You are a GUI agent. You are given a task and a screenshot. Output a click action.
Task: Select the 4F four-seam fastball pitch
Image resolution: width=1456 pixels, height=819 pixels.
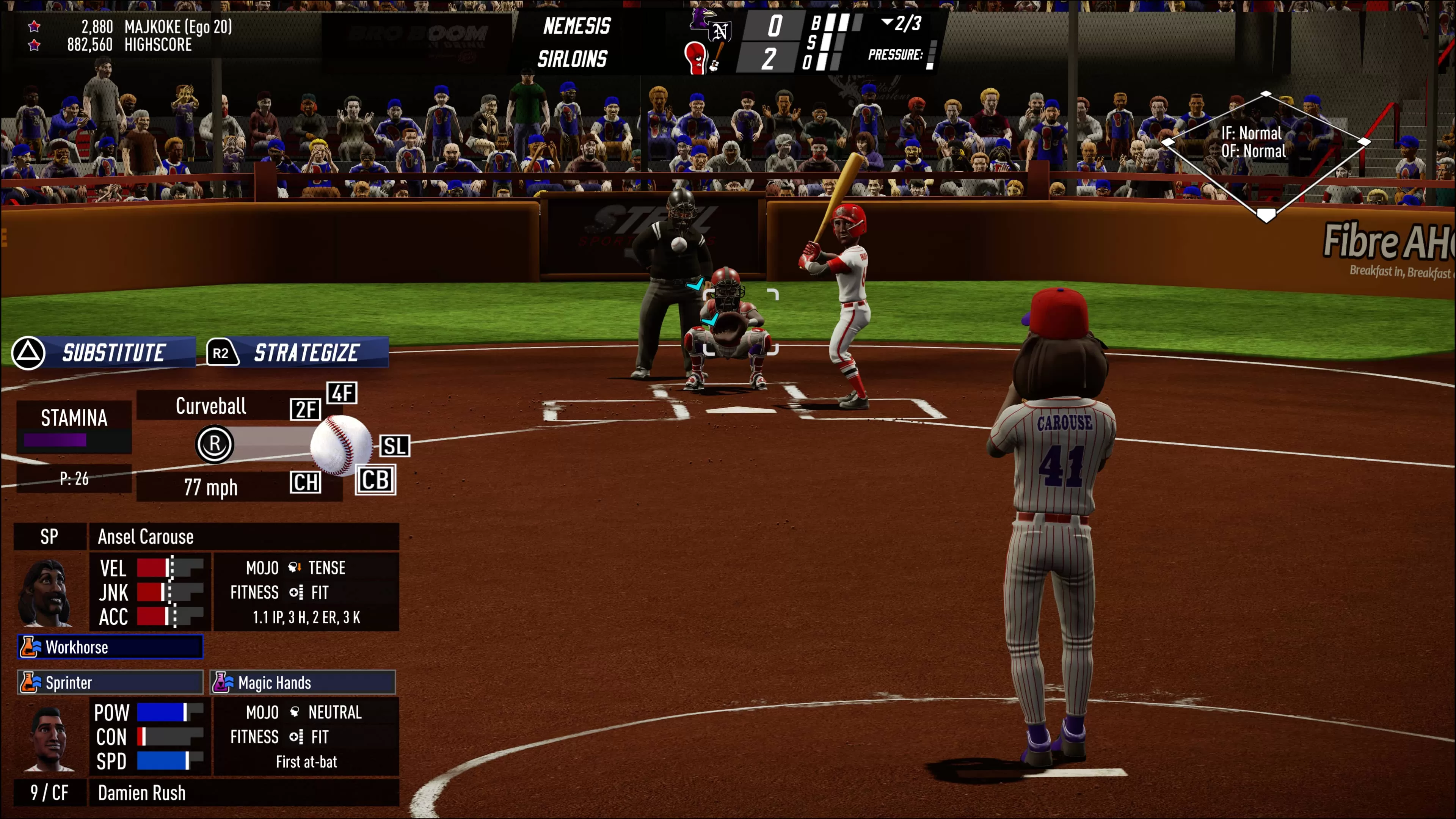(x=342, y=393)
